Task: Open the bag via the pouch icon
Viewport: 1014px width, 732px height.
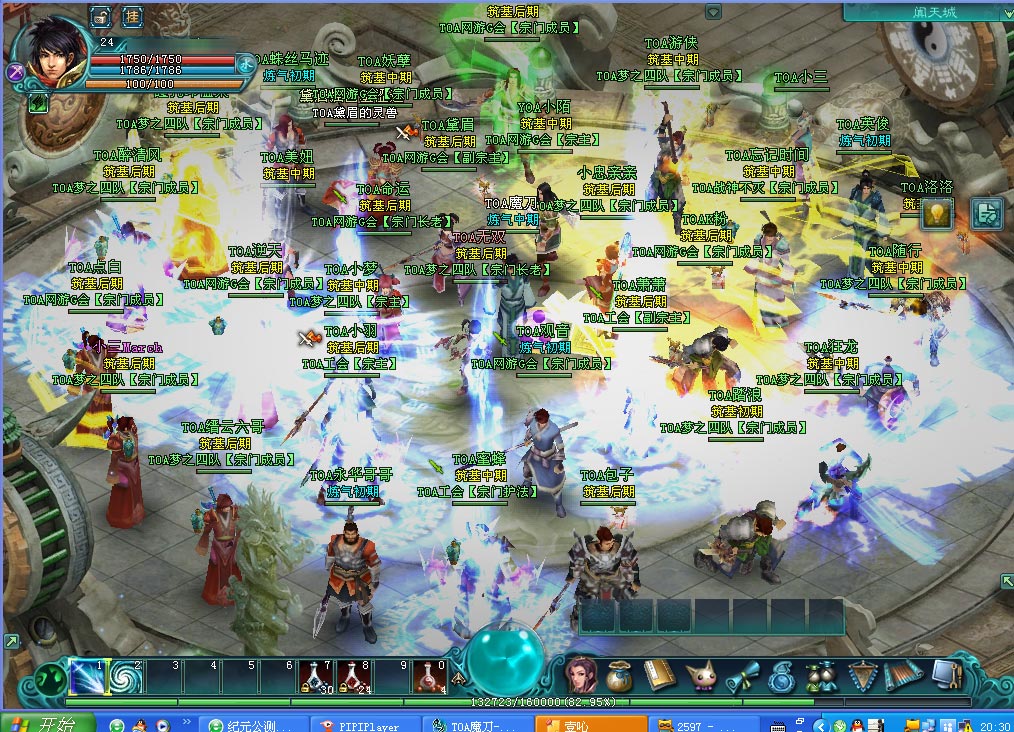Action: [619, 676]
